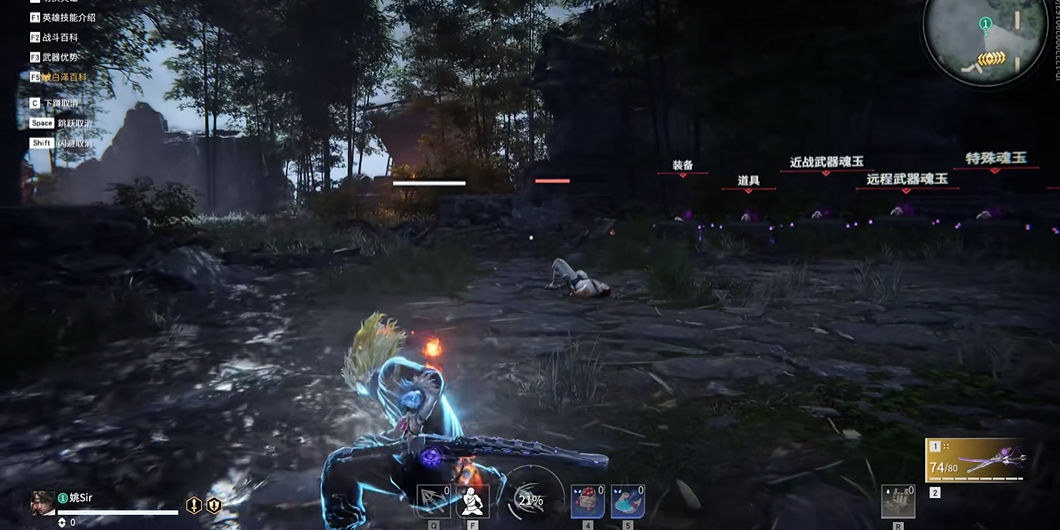1060x530 pixels.
Task: Use the blue consumable item slot
Action: tap(627, 501)
